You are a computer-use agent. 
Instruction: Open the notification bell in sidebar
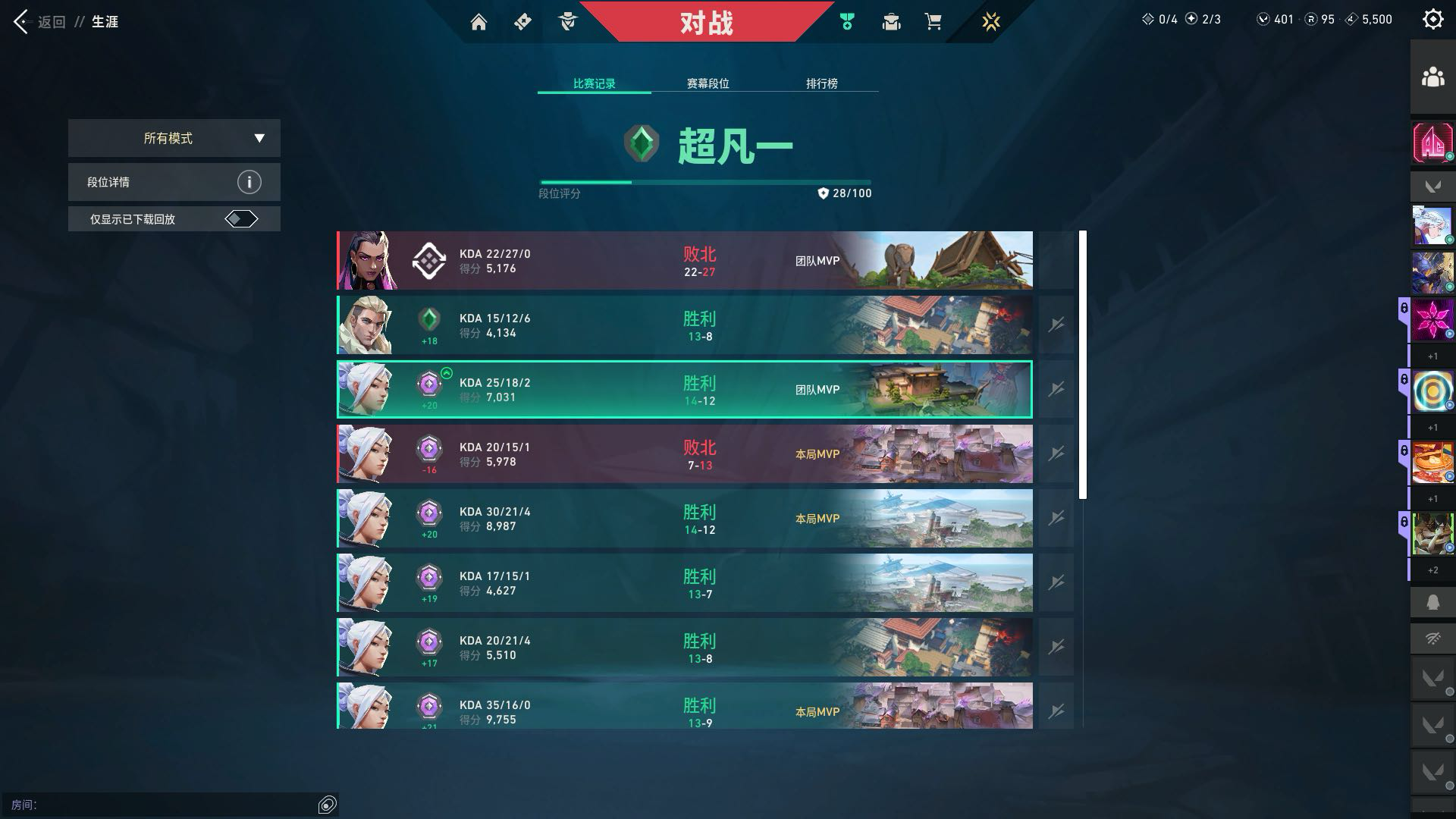(x=1432, y=603)
